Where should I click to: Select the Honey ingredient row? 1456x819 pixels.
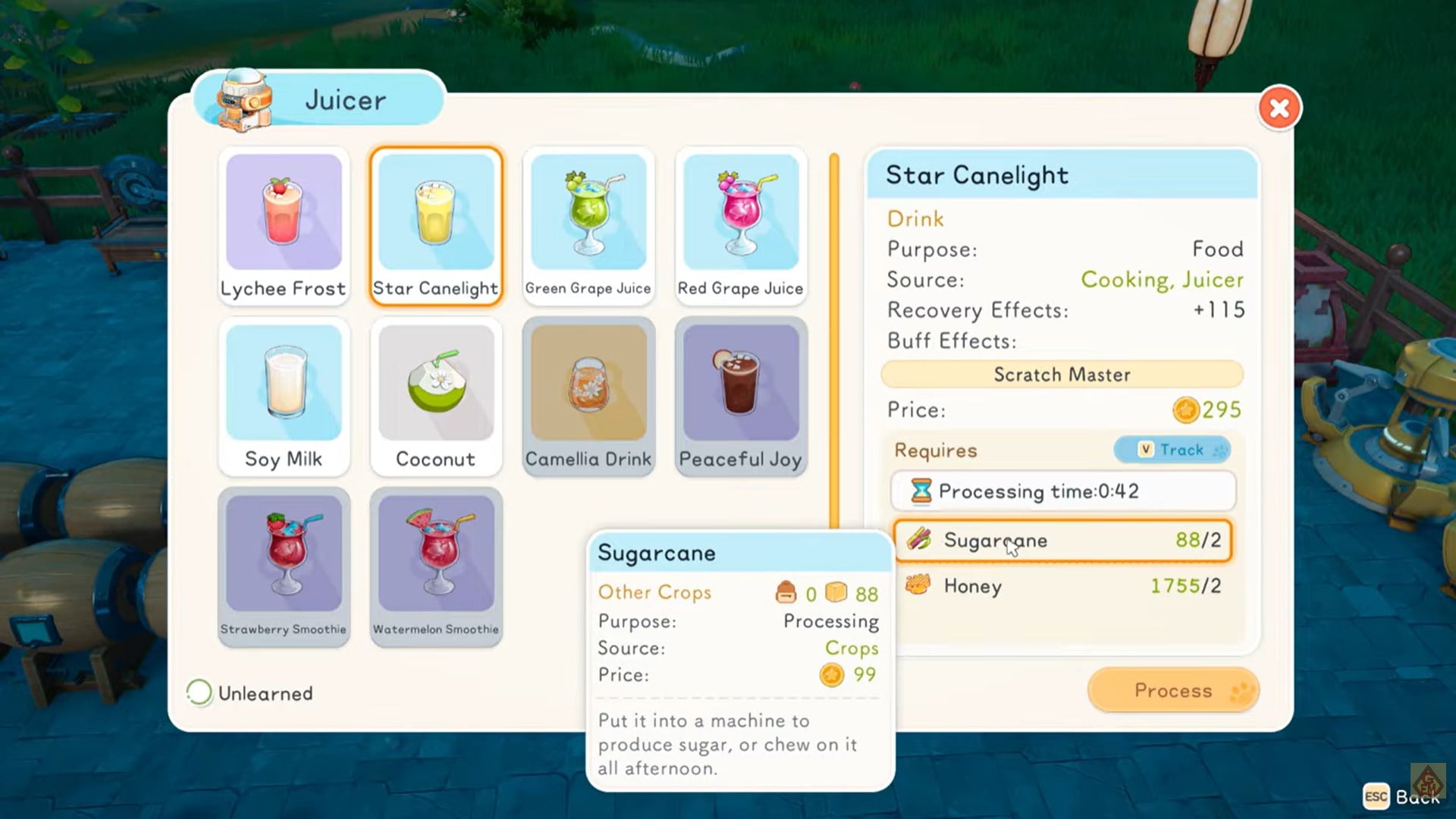click(1062, 585)
